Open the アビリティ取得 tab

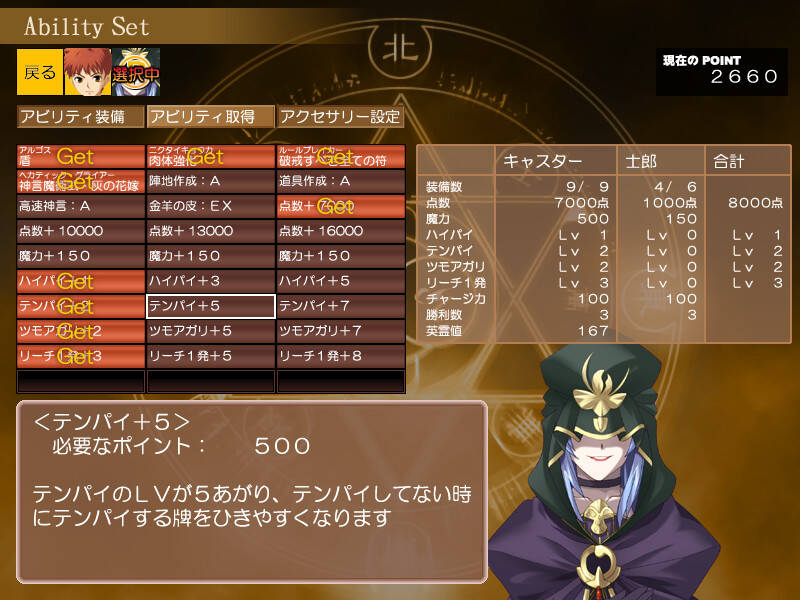pos(211,117)
